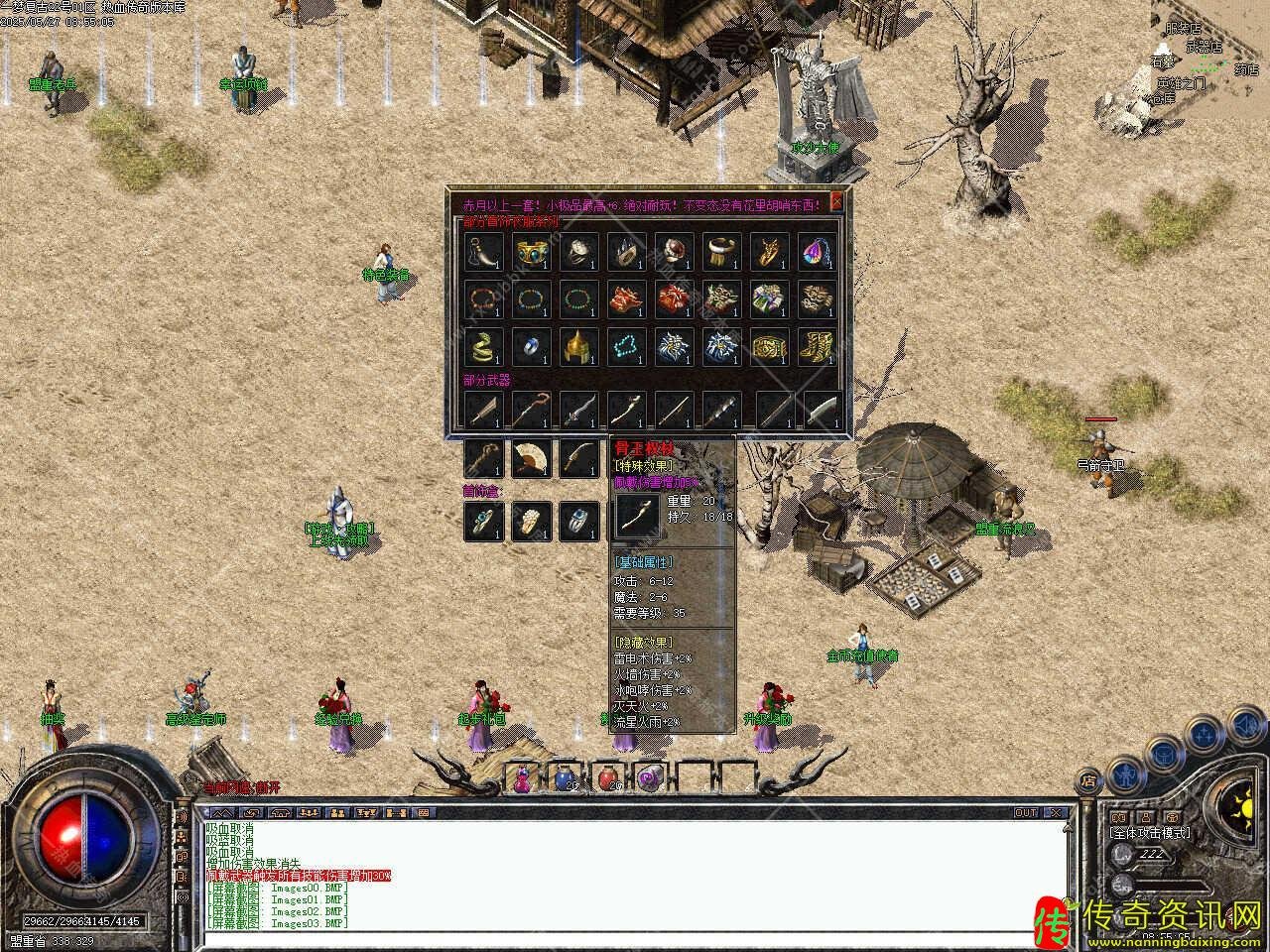Click the OUT button above the chat
This screenshot has height=952, width=1270.
click(x=1024, y=812)
